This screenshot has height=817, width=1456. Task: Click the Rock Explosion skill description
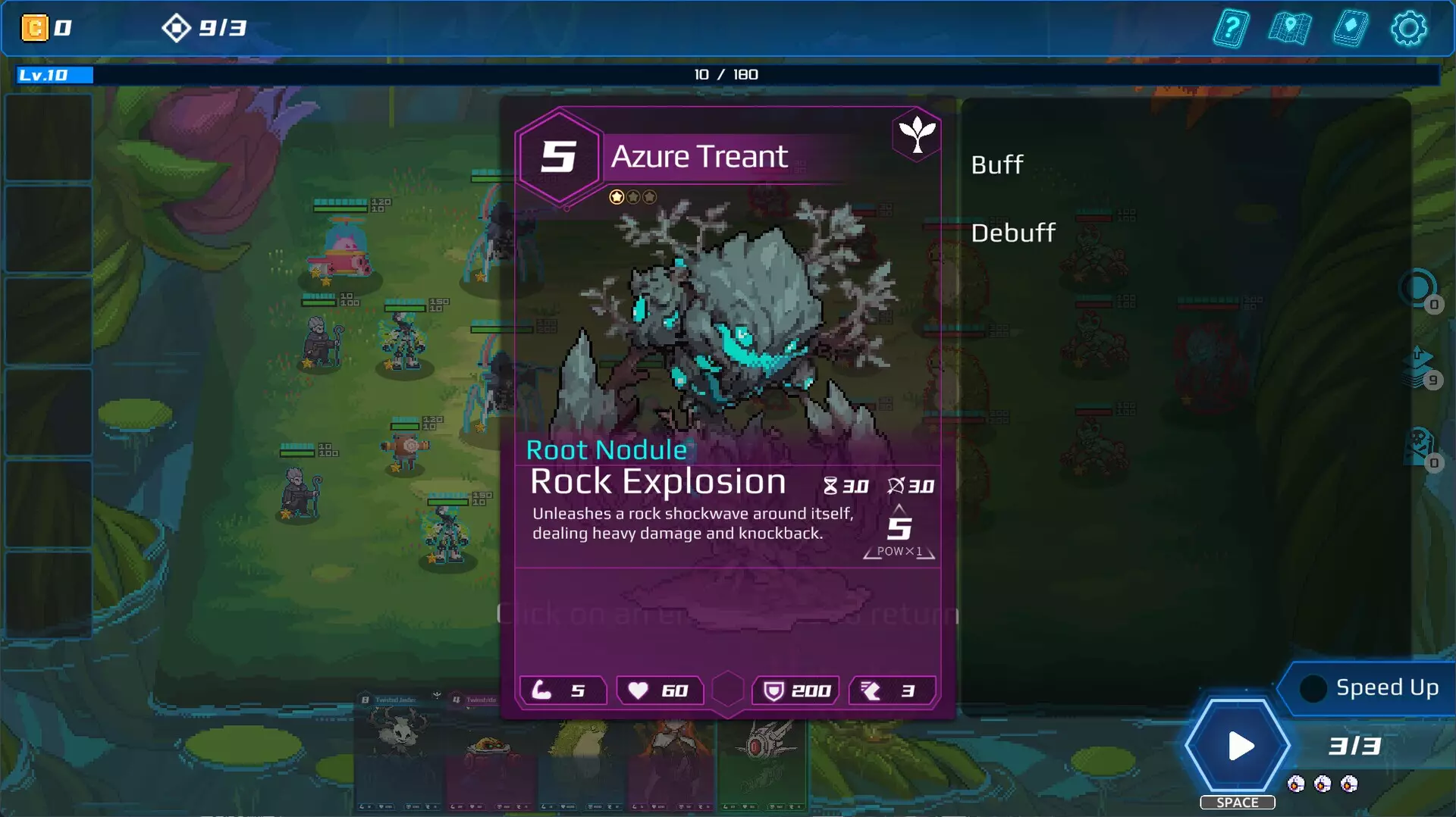coord(692,523)
